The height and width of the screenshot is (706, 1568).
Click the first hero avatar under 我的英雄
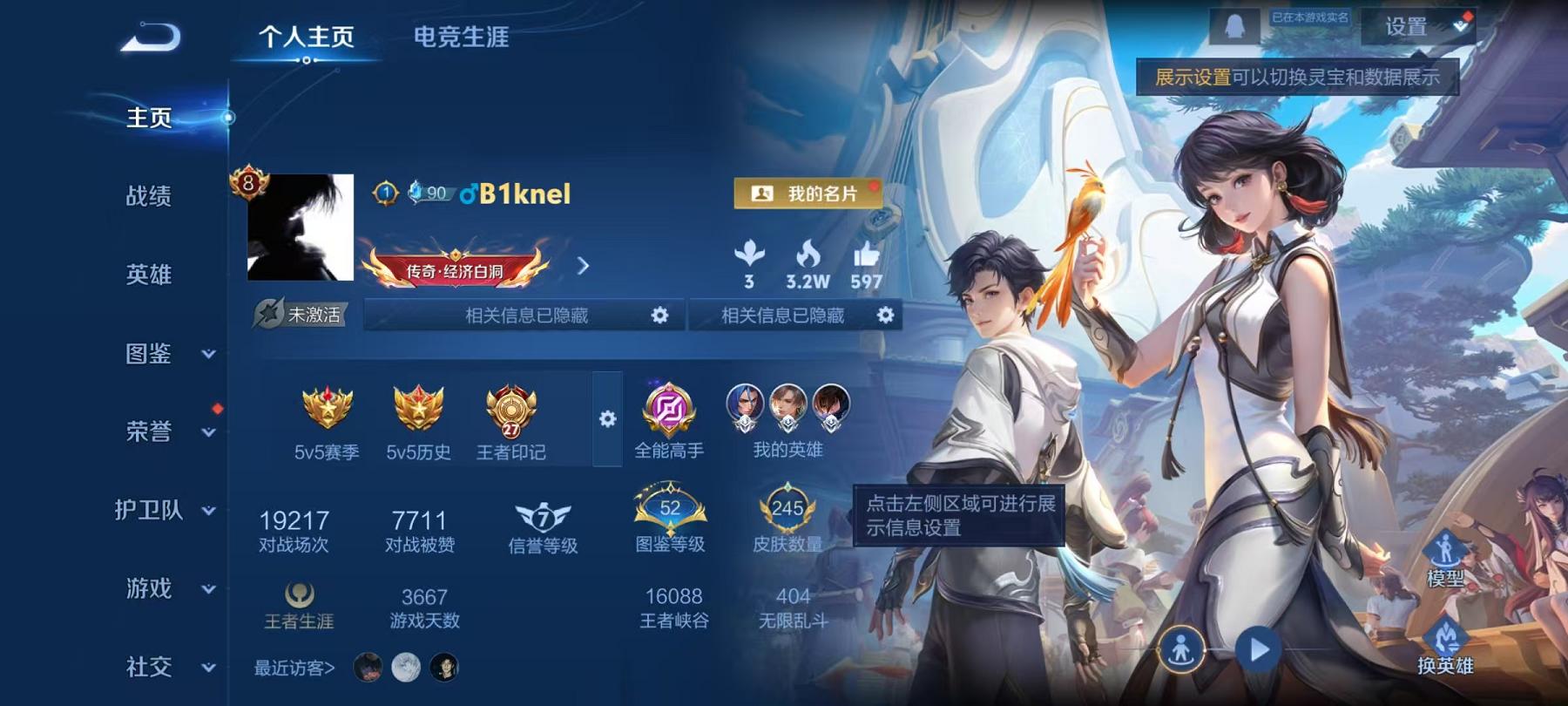(x=745, y=406)
